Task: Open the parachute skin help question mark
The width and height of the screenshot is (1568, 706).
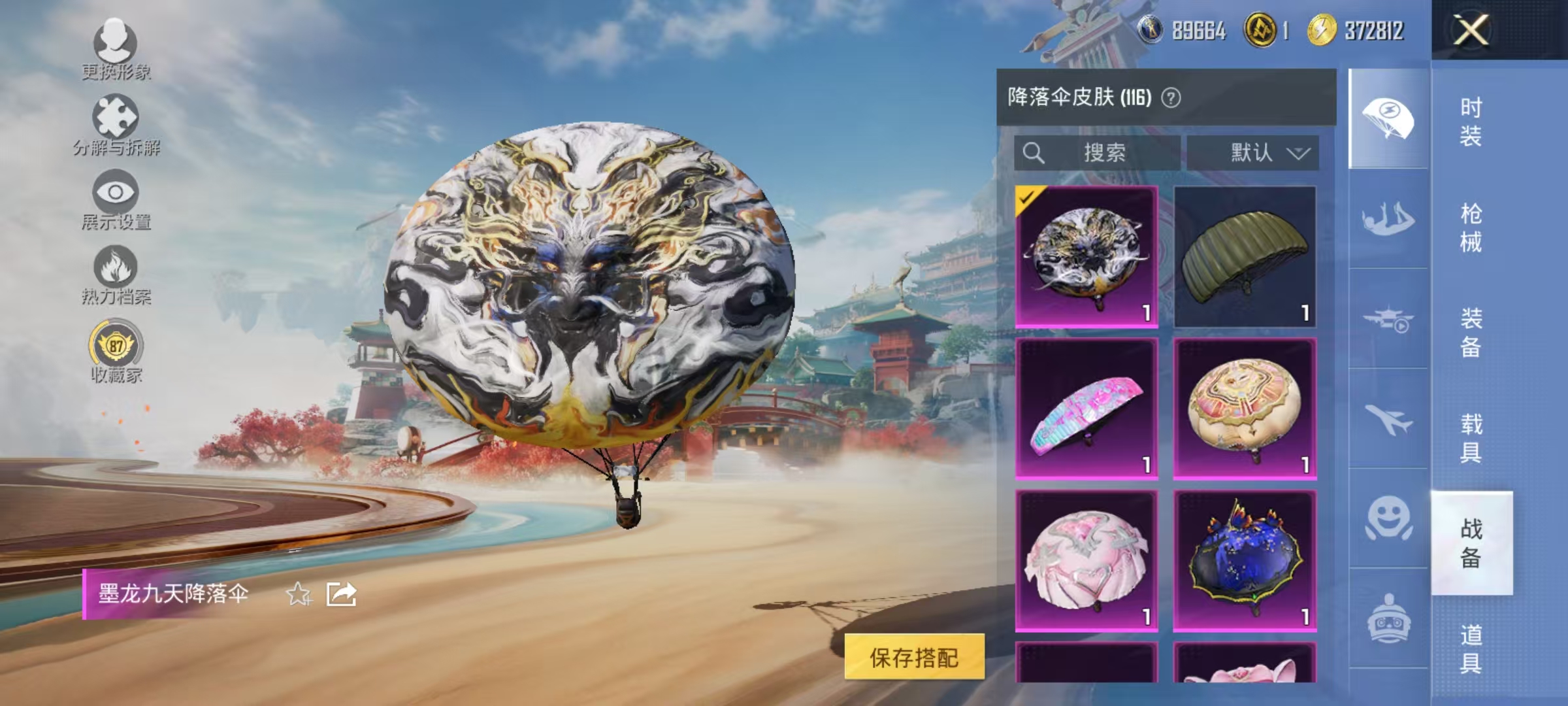Action: [x=1173, y=97]
